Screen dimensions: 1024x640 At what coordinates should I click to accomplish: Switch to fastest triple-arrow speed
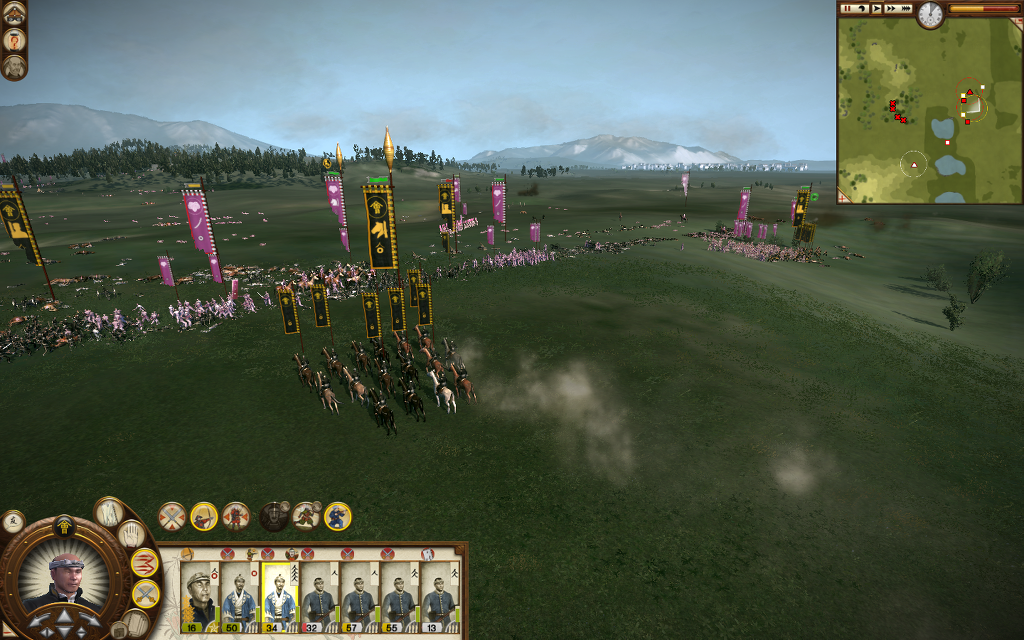(906, 9)
